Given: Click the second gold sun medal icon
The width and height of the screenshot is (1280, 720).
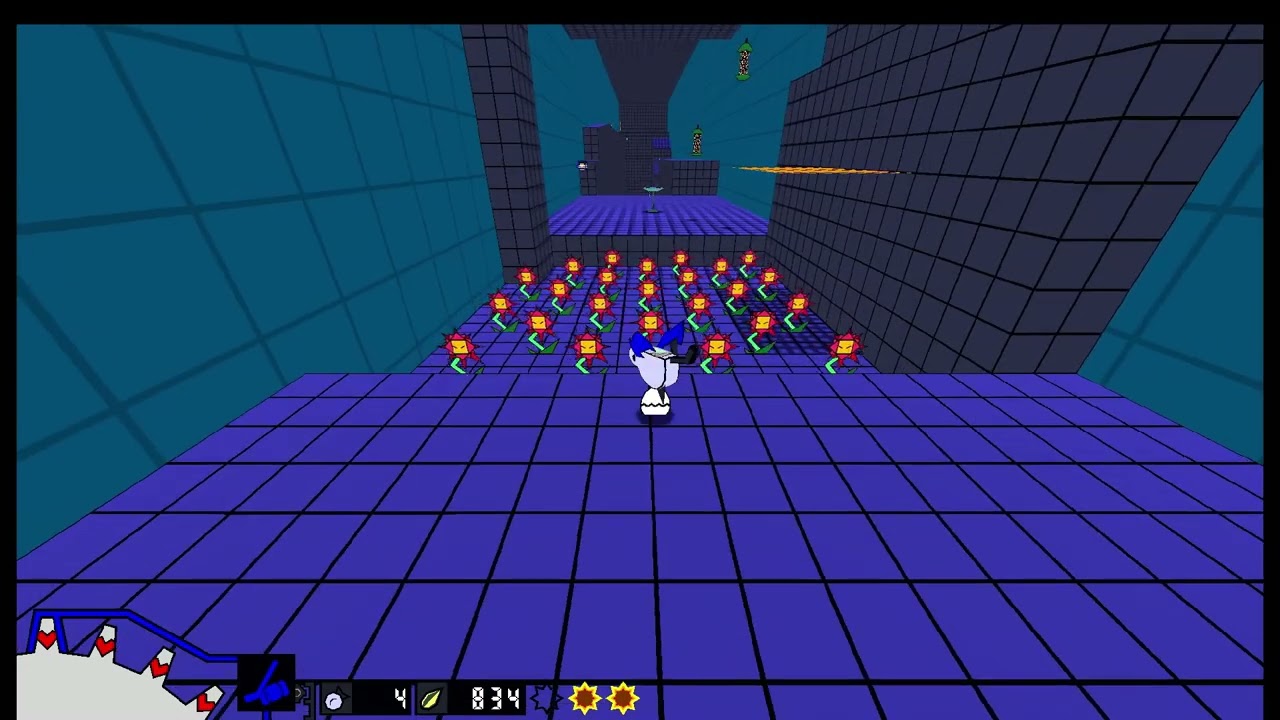Looking at the screenshot, I should coord(622,698).
